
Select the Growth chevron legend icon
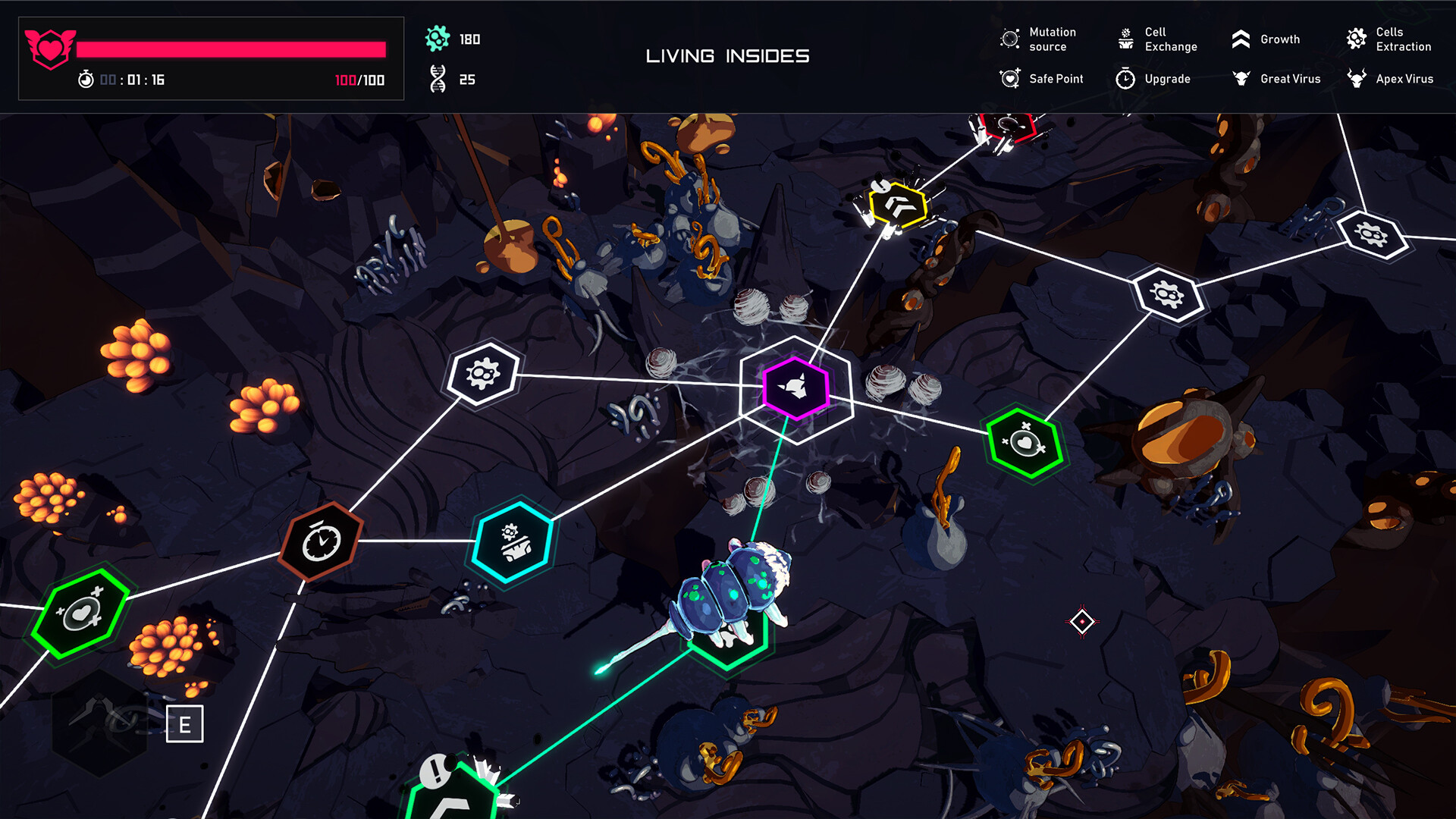click(1241, 39)
